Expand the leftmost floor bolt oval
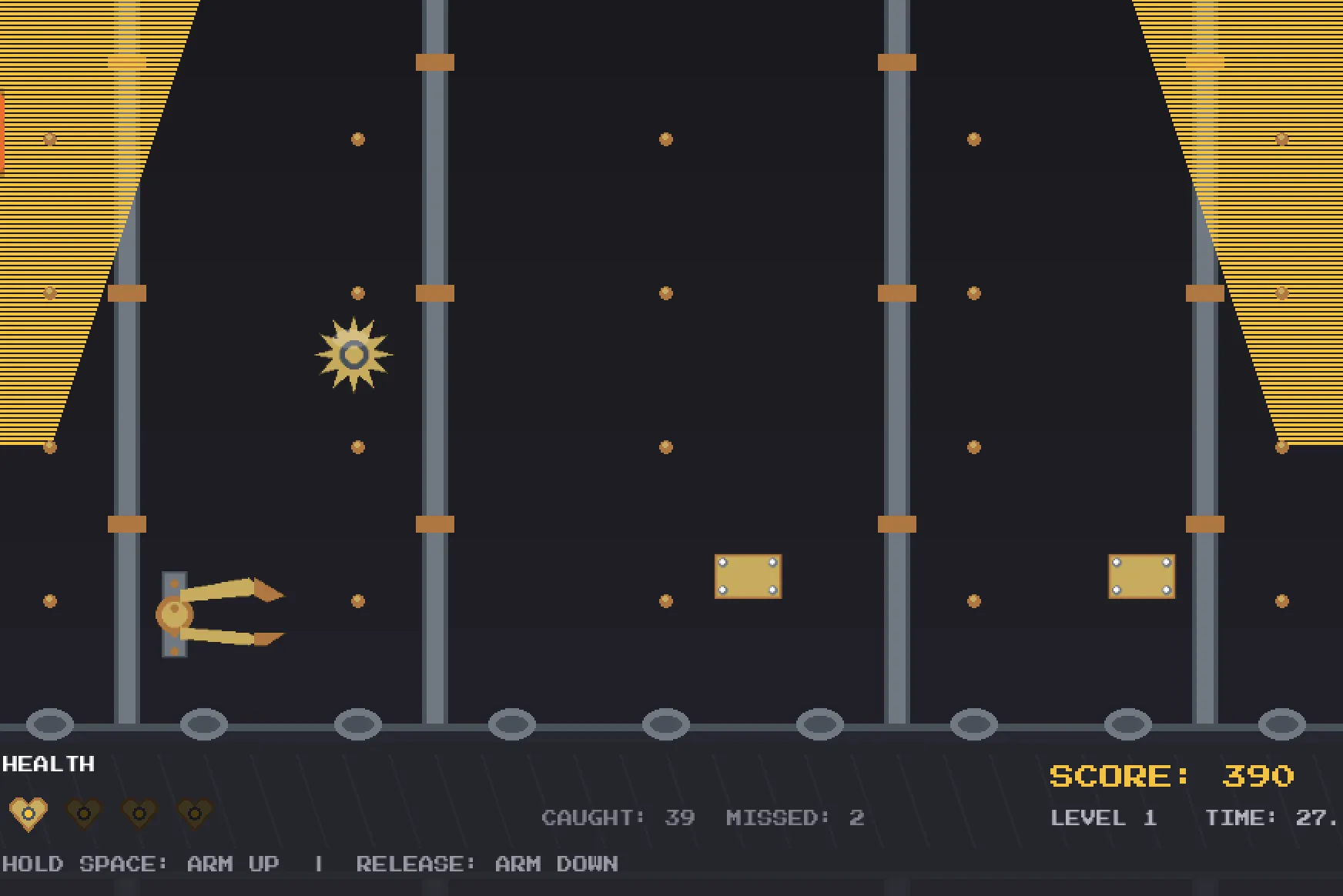 [x=50, y=723]
